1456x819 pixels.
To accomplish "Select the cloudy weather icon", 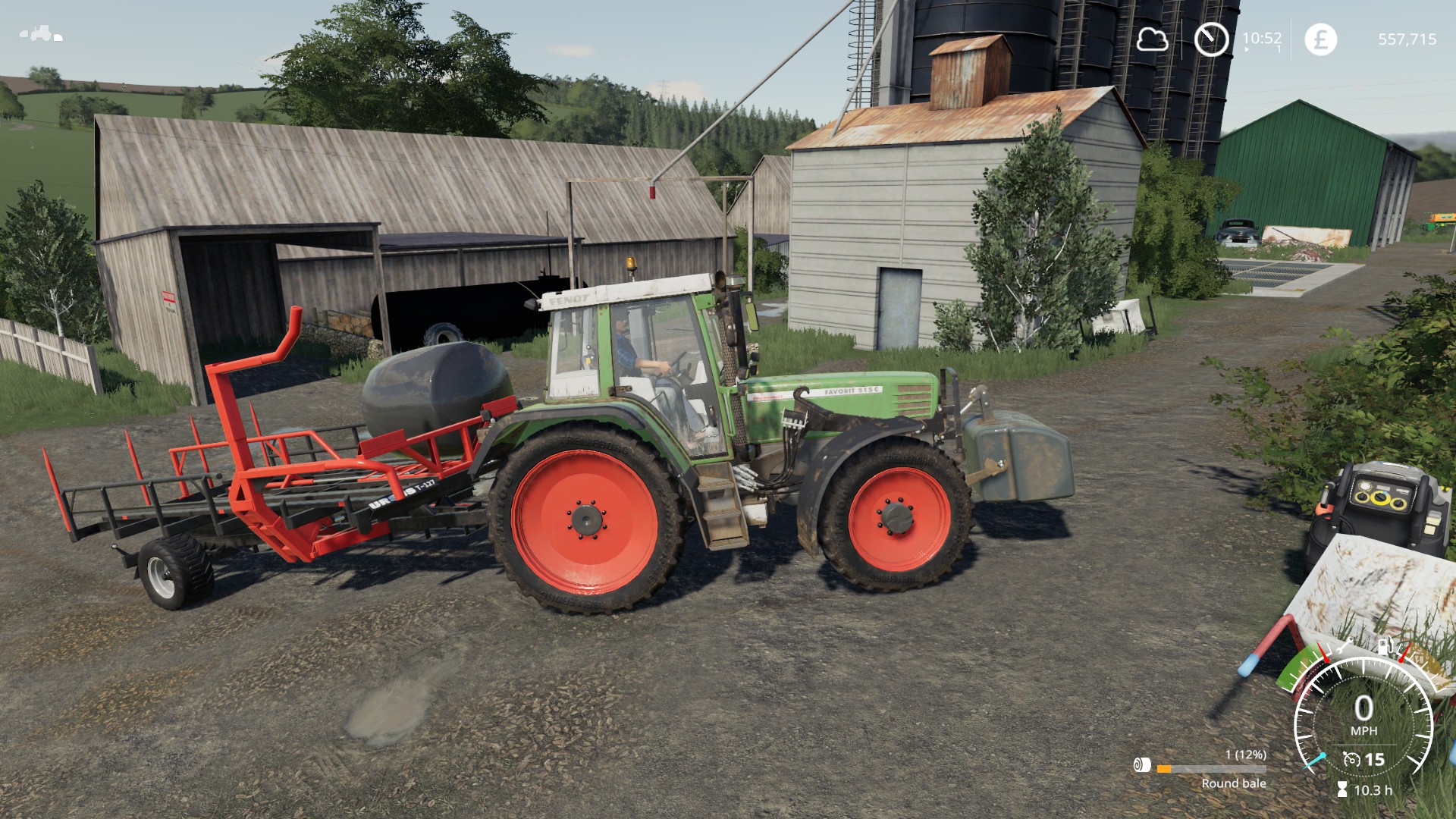I will coord(1151,39).
